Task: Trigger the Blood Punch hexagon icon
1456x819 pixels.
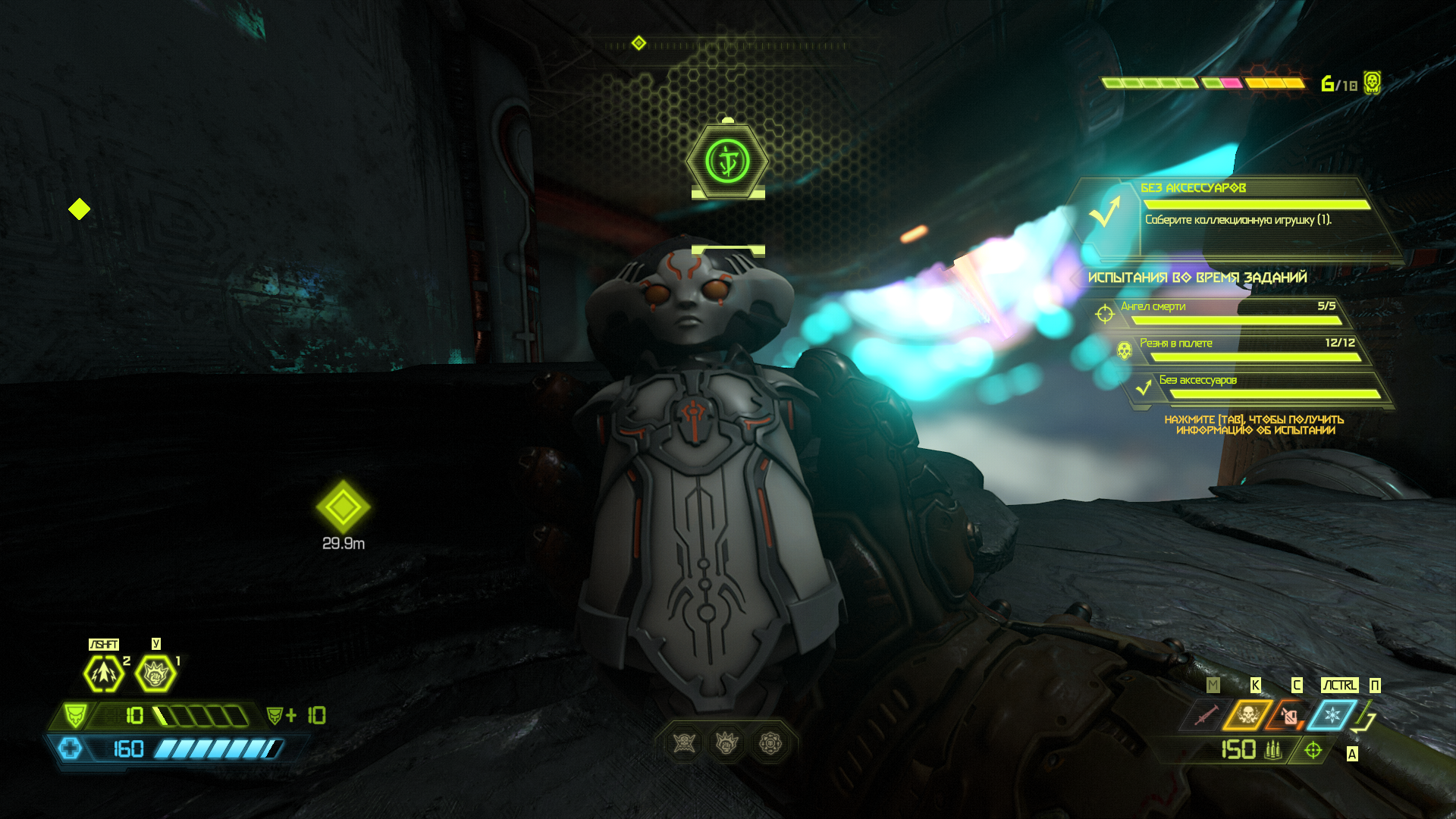Action: [155, 673]
